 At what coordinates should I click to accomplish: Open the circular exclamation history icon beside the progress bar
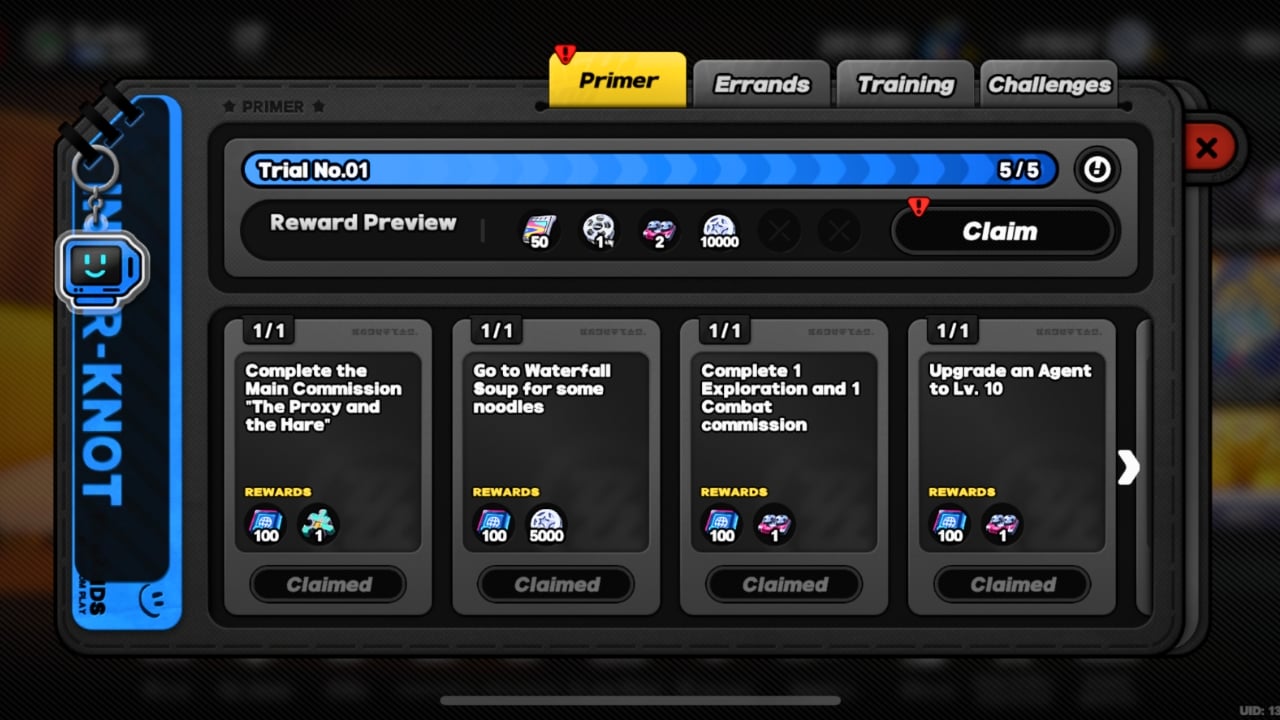(1096, 170)
